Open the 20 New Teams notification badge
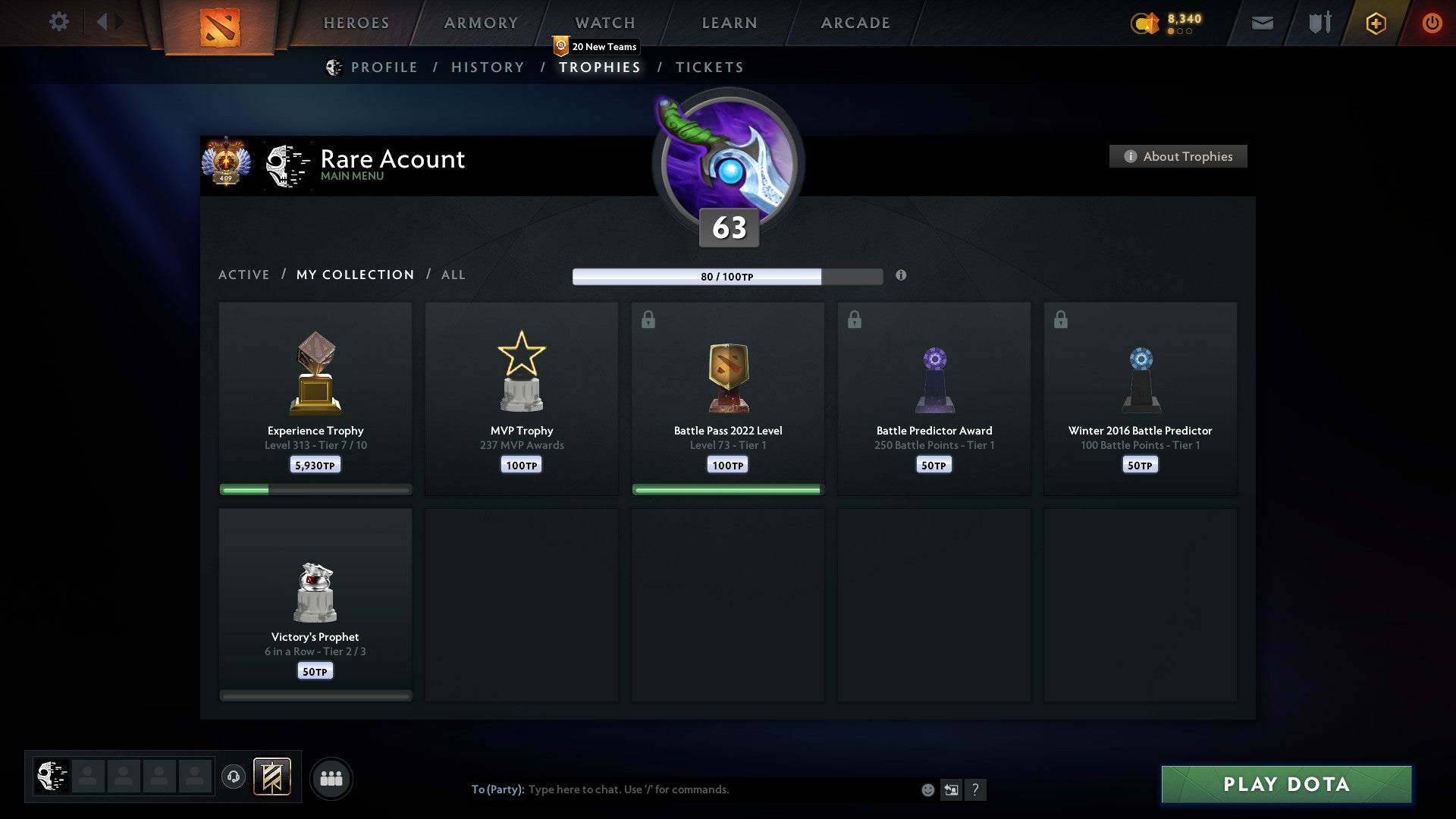The height and width of the screenshot is (819, 1456). point(596,46)
